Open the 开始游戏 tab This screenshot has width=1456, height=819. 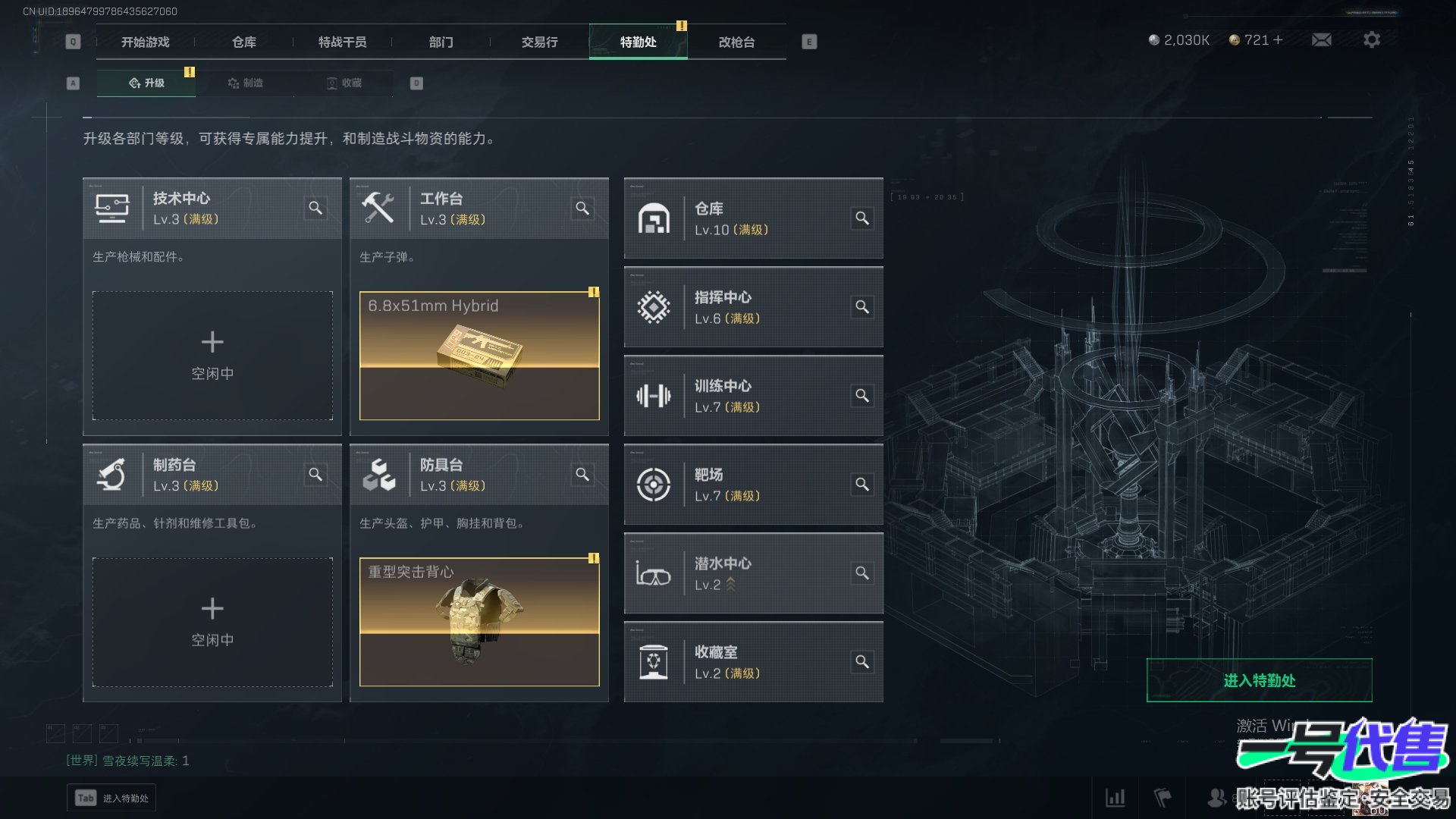(x=145, y=42)
